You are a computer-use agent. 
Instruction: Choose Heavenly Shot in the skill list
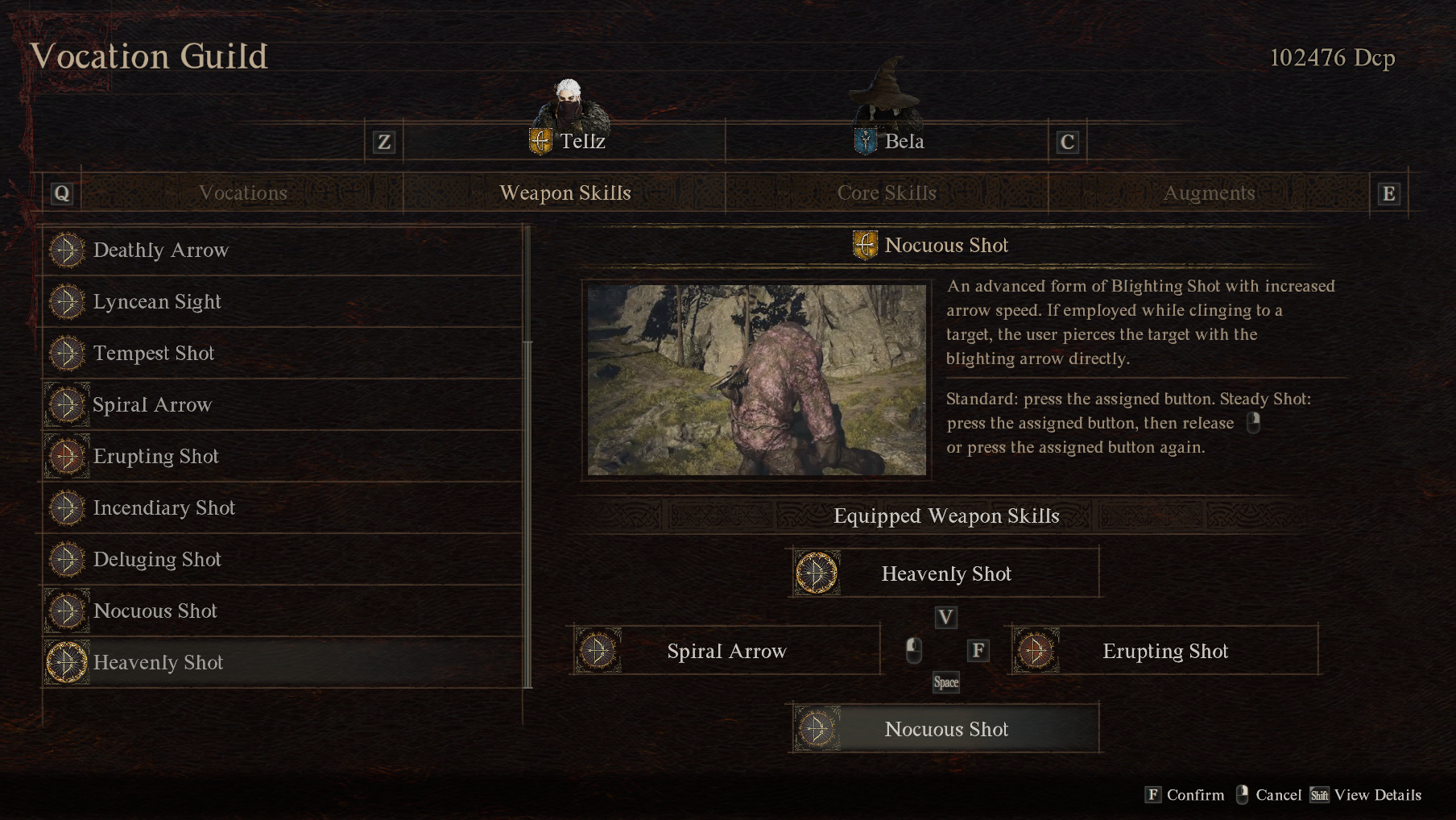282,663
